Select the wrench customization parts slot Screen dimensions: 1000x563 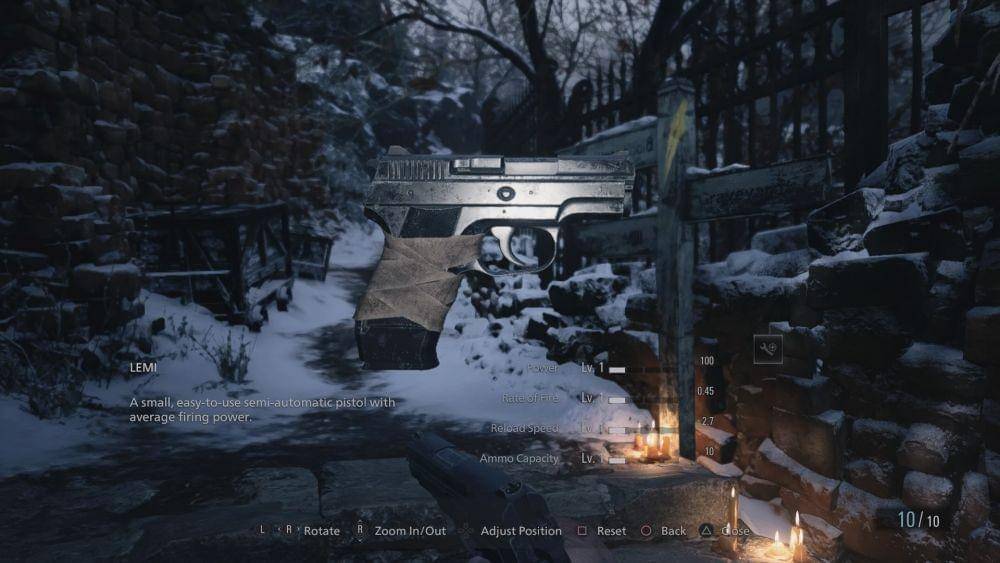768,348
